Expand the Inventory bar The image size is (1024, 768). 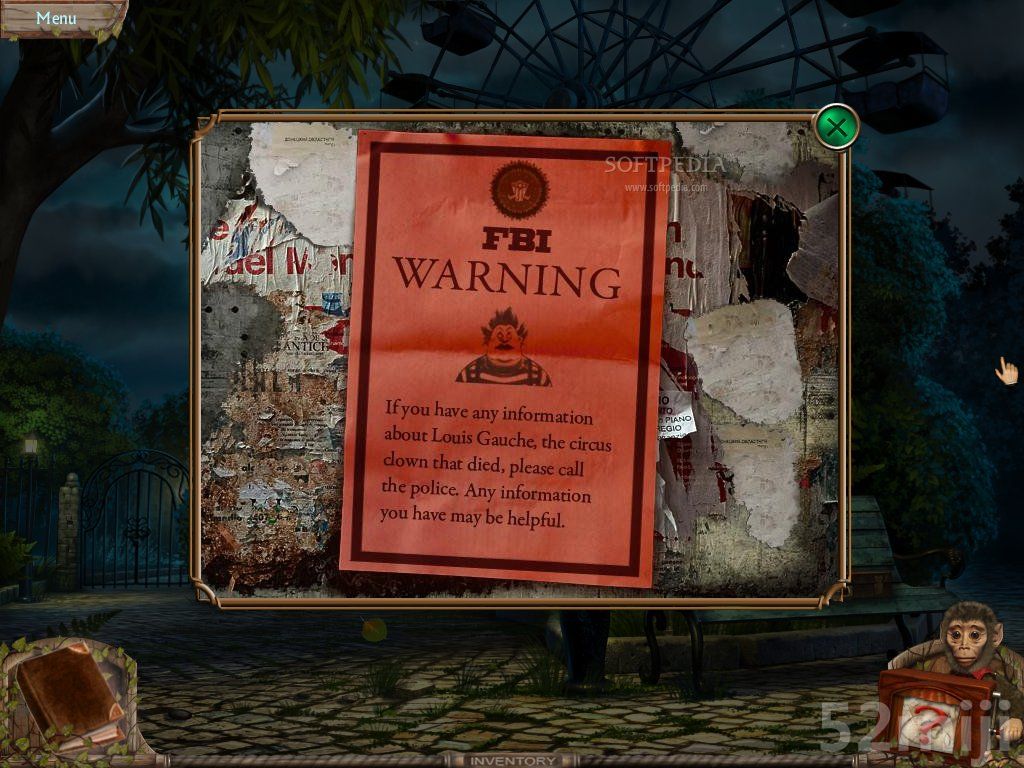512,761
